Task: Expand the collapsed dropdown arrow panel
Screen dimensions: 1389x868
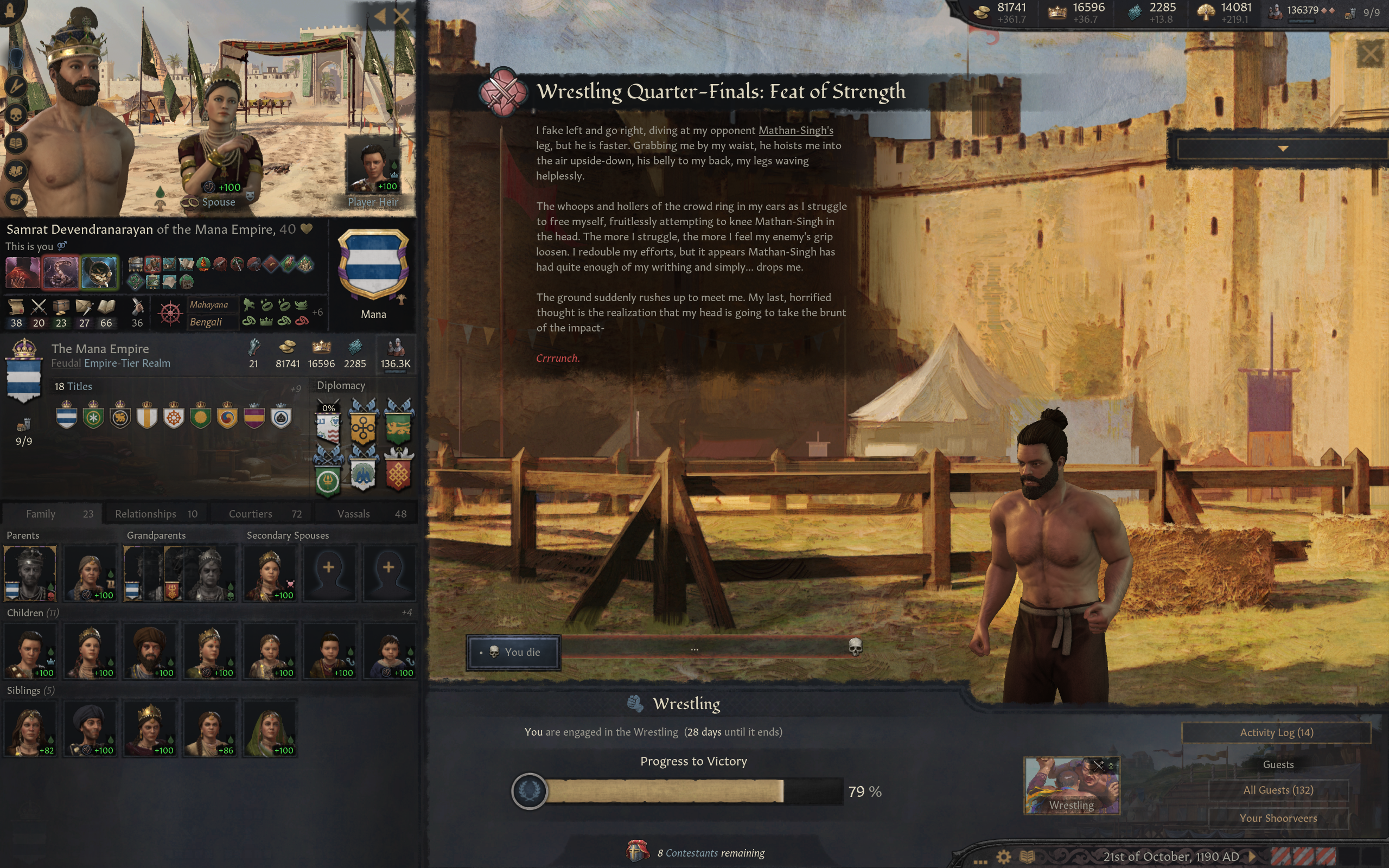Action: tap(1282, 149)
